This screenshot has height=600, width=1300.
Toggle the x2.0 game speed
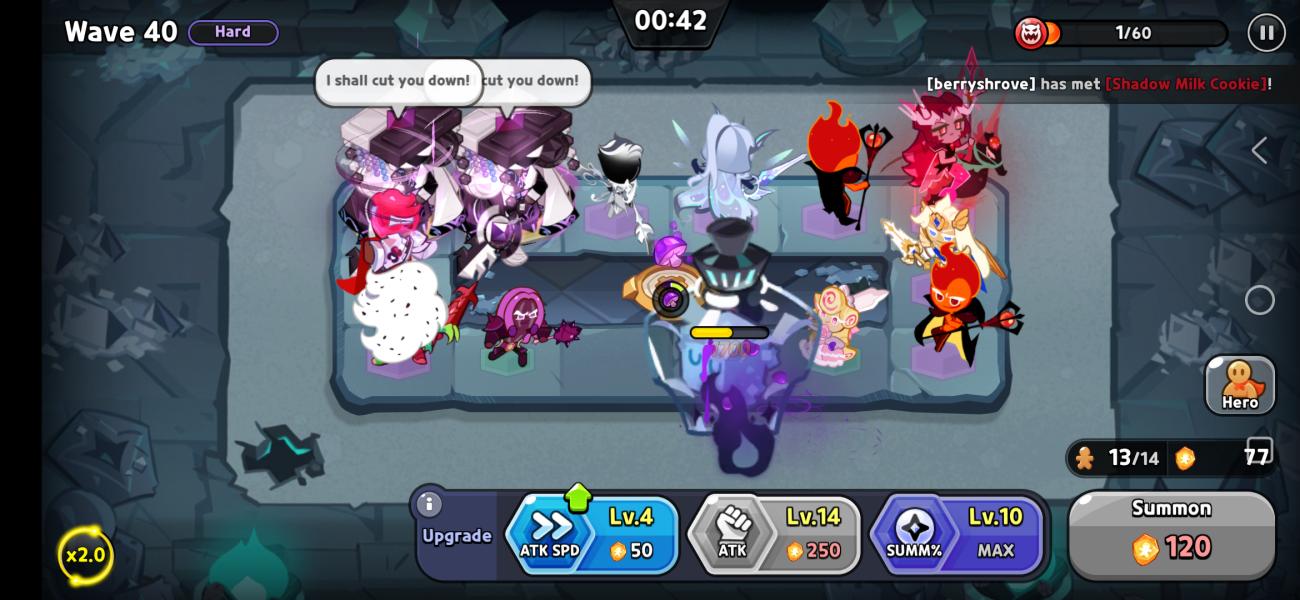pyautogui.click(x=85, y=555)
